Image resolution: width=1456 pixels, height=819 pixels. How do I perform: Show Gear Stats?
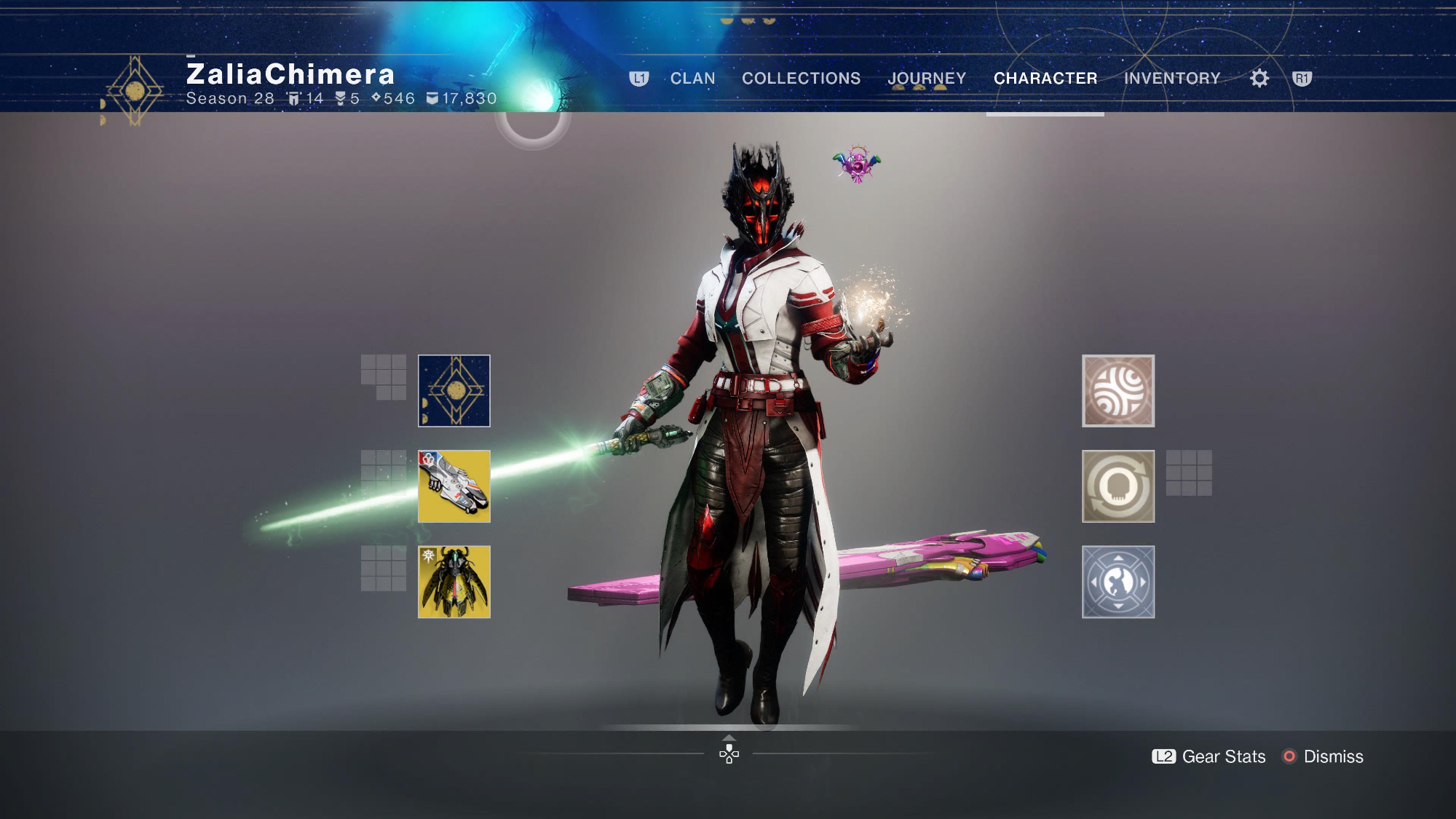(x=1209, y=756)
